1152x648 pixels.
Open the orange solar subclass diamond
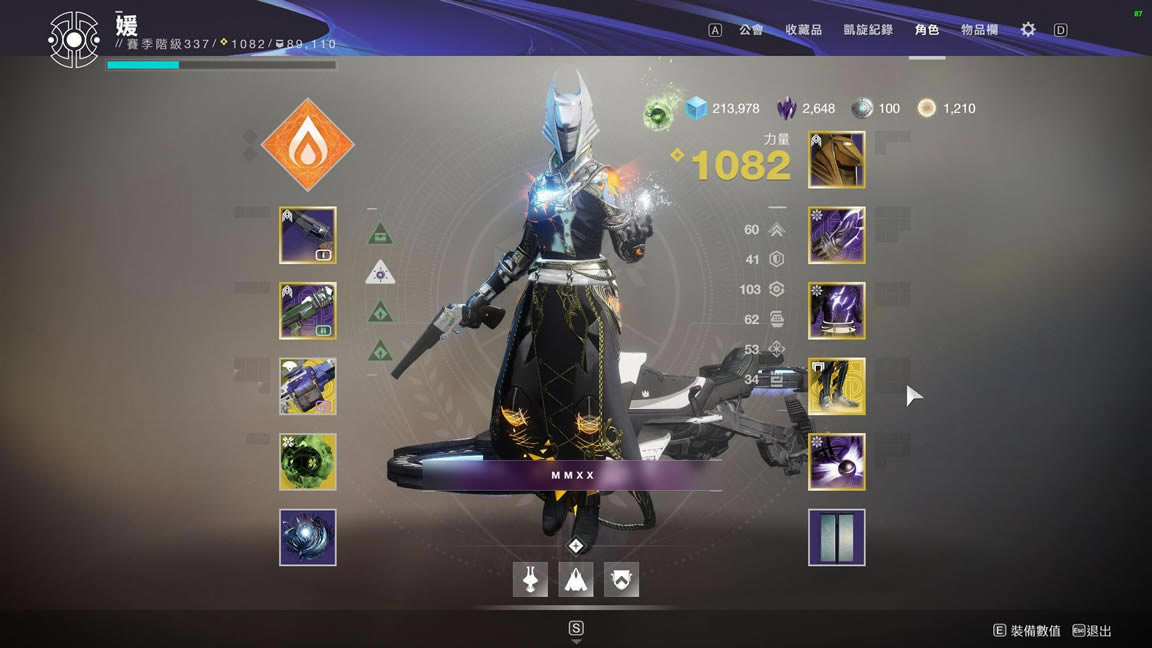pyautogui.click(x=308, y=145)
